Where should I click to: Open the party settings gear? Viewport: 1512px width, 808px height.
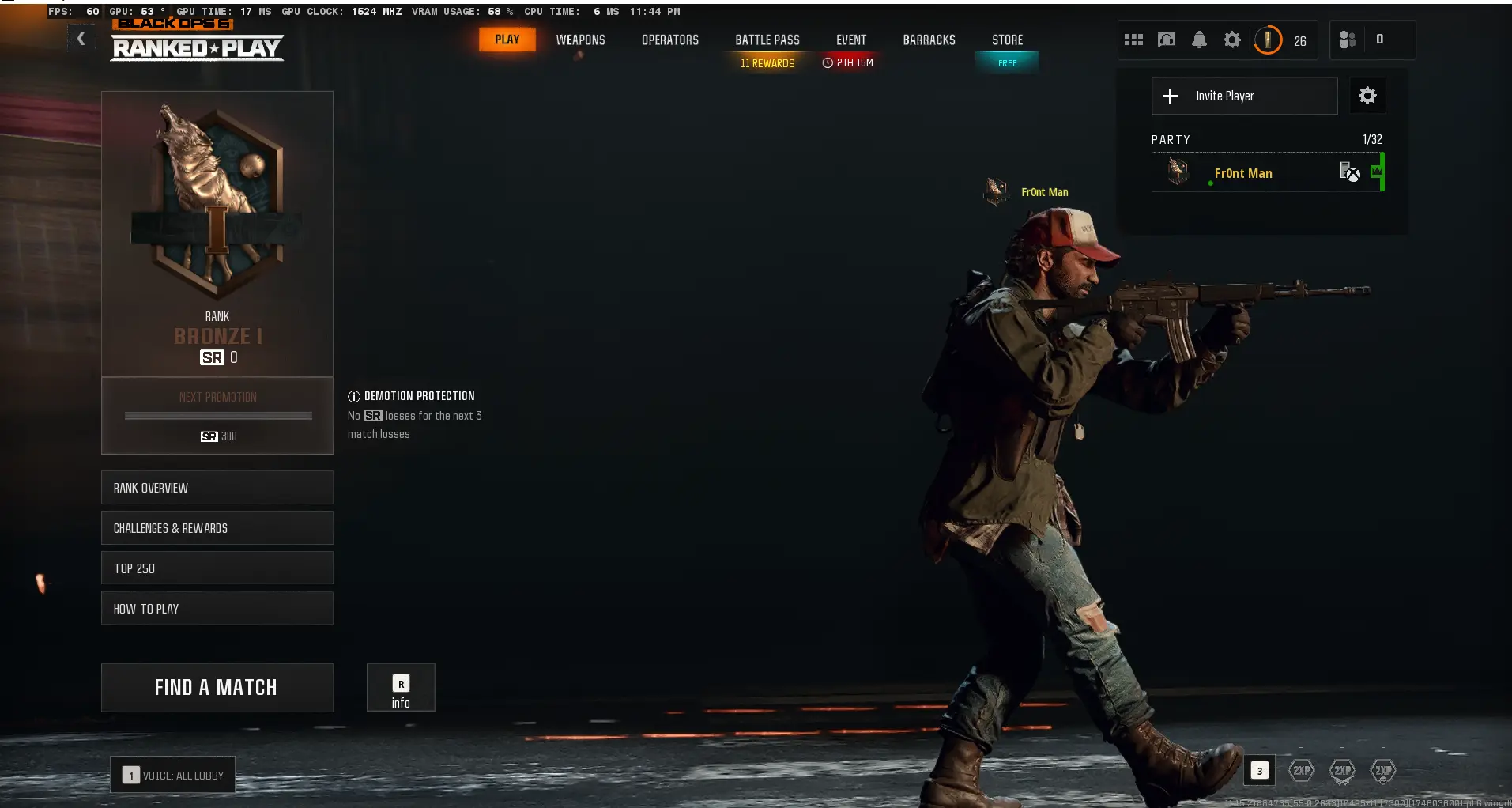tap(1367, 96)
